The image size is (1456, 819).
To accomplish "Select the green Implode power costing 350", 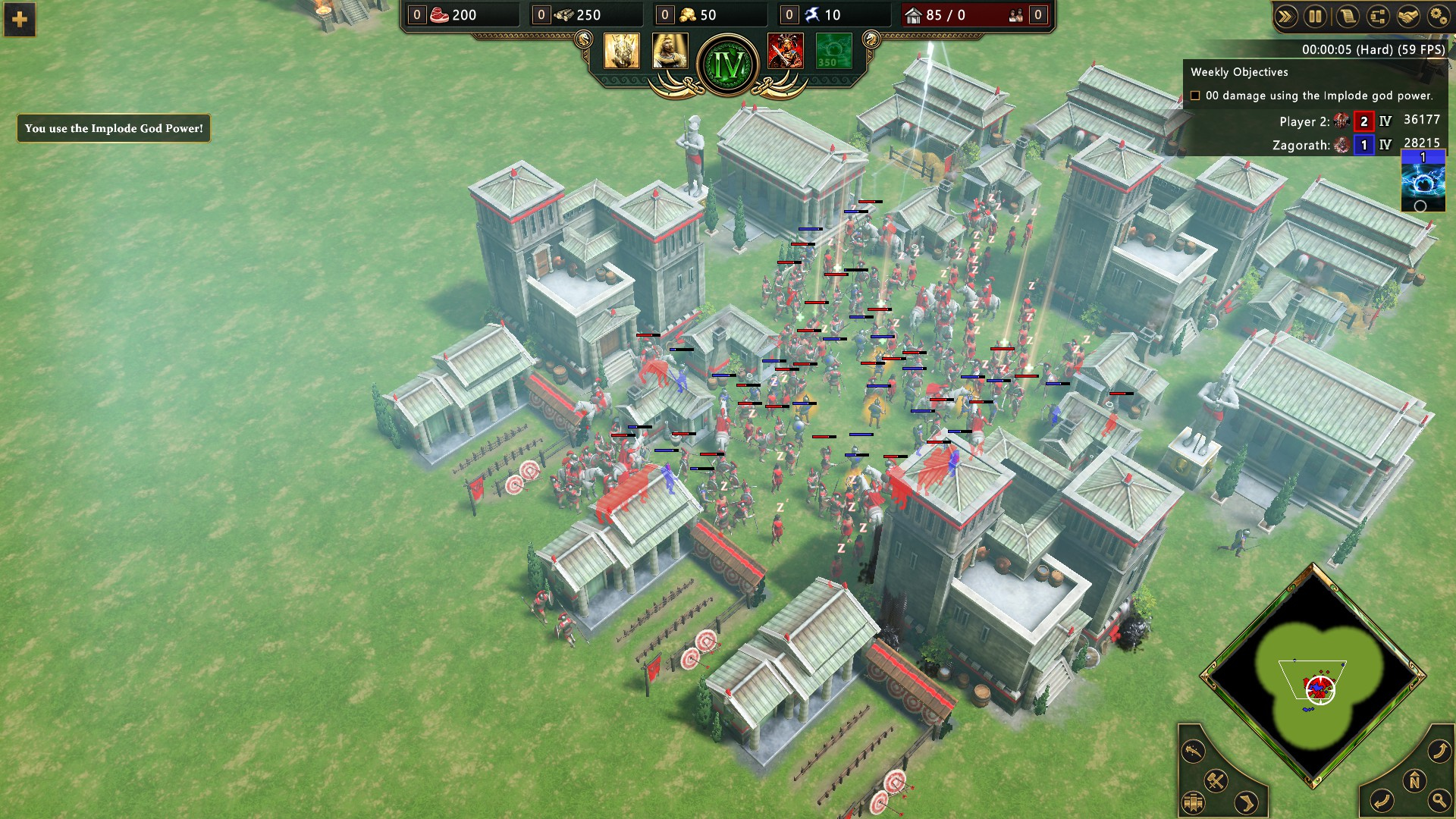I will click(834, 51).
